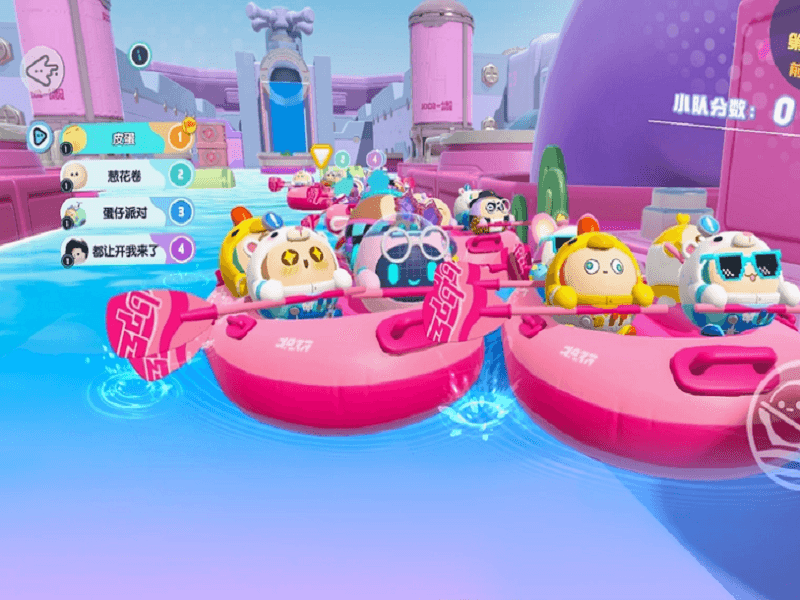The height and width of the screenshot is (600, 800).
Task: Select player 皮蛋 in the team list
Action: click(x=124, y=137)
